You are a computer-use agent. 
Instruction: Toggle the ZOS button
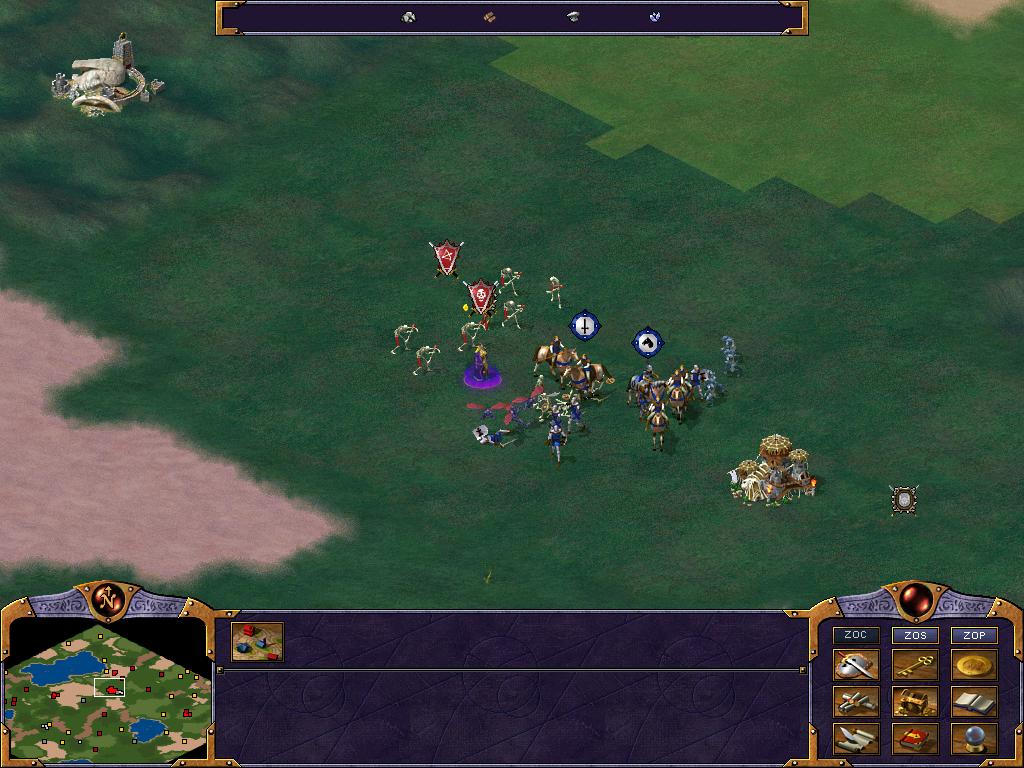(x=915, y=635)
